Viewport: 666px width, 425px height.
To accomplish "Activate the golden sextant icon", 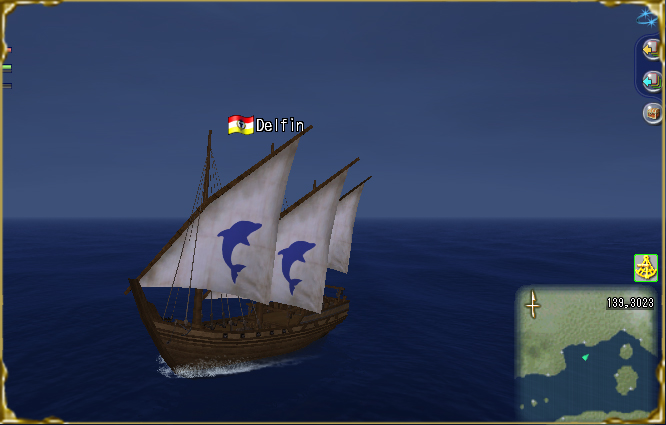I will [x=646, y=267].
